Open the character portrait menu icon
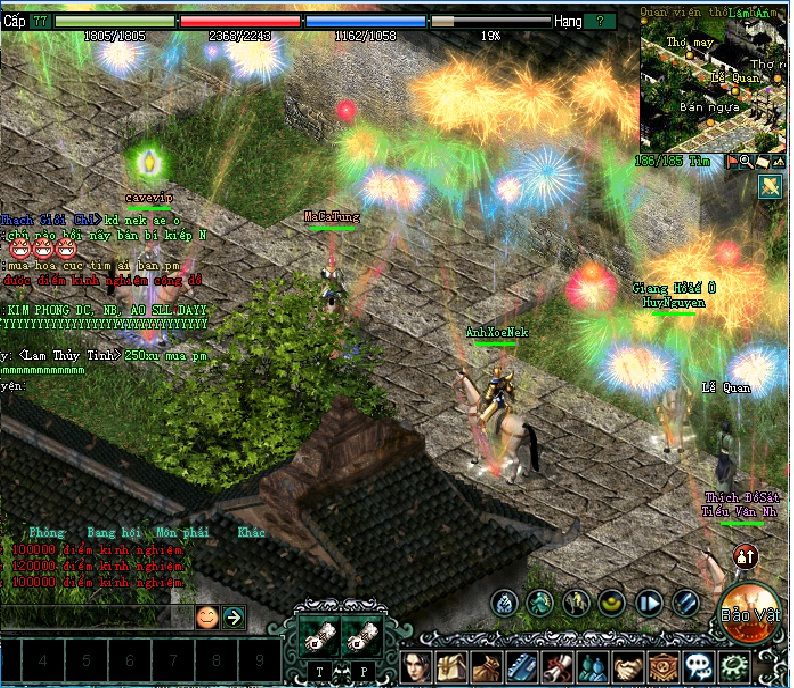 point(415,665)
